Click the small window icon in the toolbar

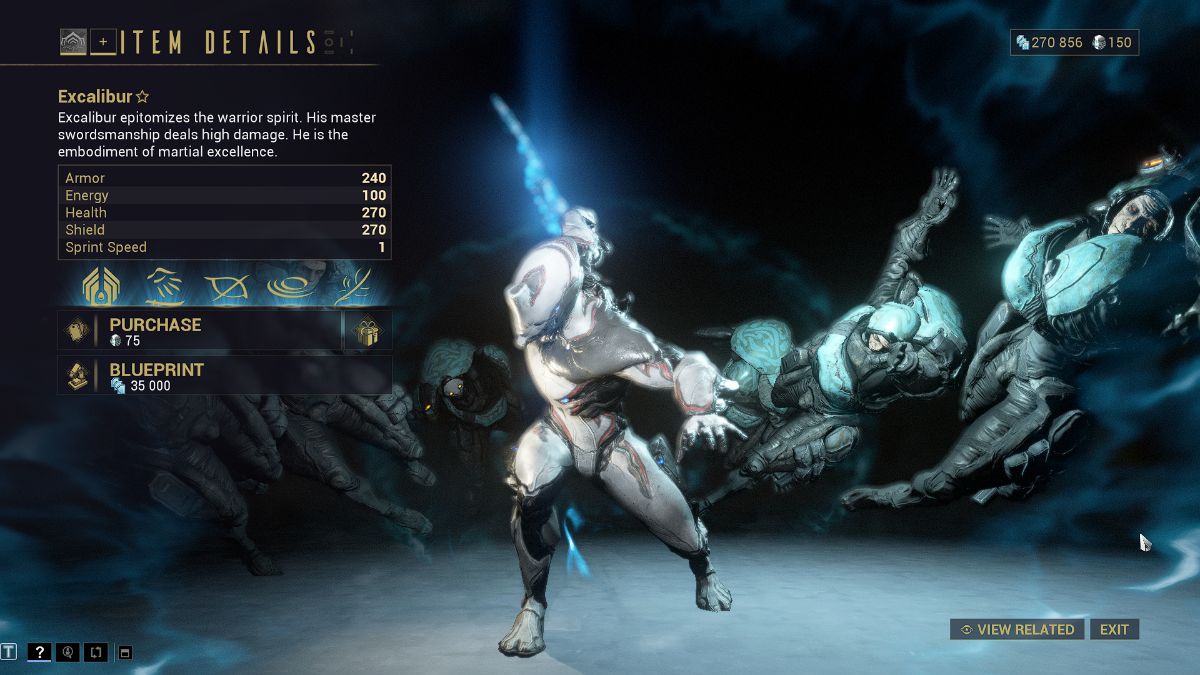point(125,653)
